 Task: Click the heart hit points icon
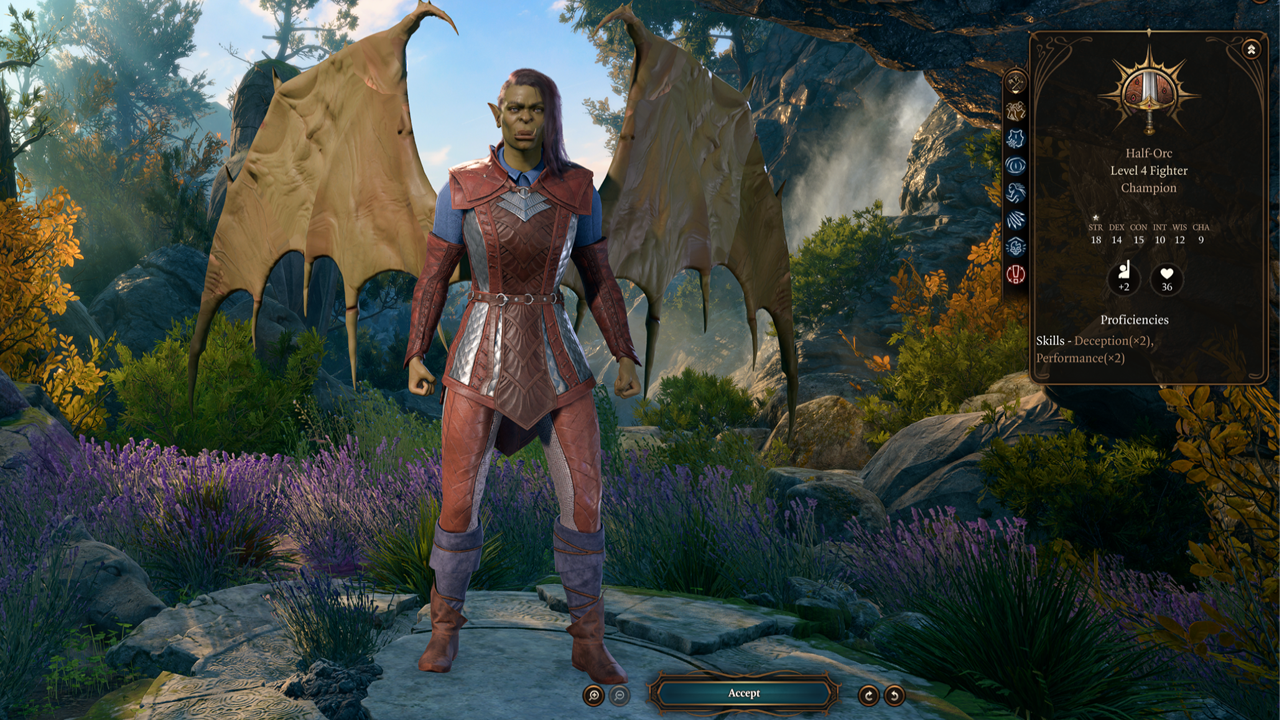click(1166, 279)
